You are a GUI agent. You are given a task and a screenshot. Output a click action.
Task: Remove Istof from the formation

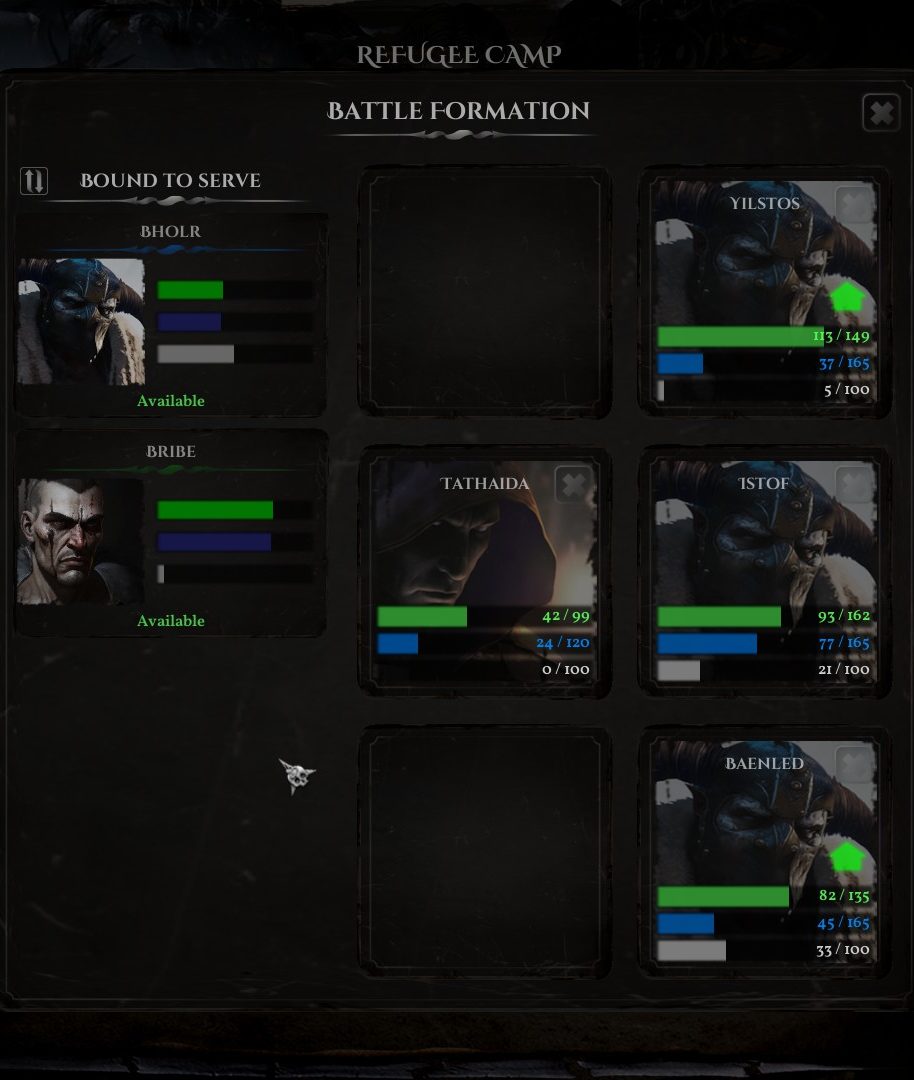(853, 485)
